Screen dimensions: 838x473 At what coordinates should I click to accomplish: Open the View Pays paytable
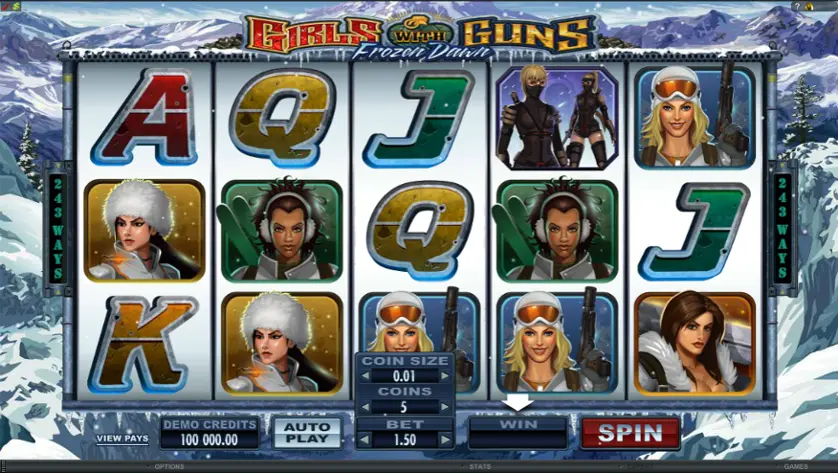tap(122, 438)
